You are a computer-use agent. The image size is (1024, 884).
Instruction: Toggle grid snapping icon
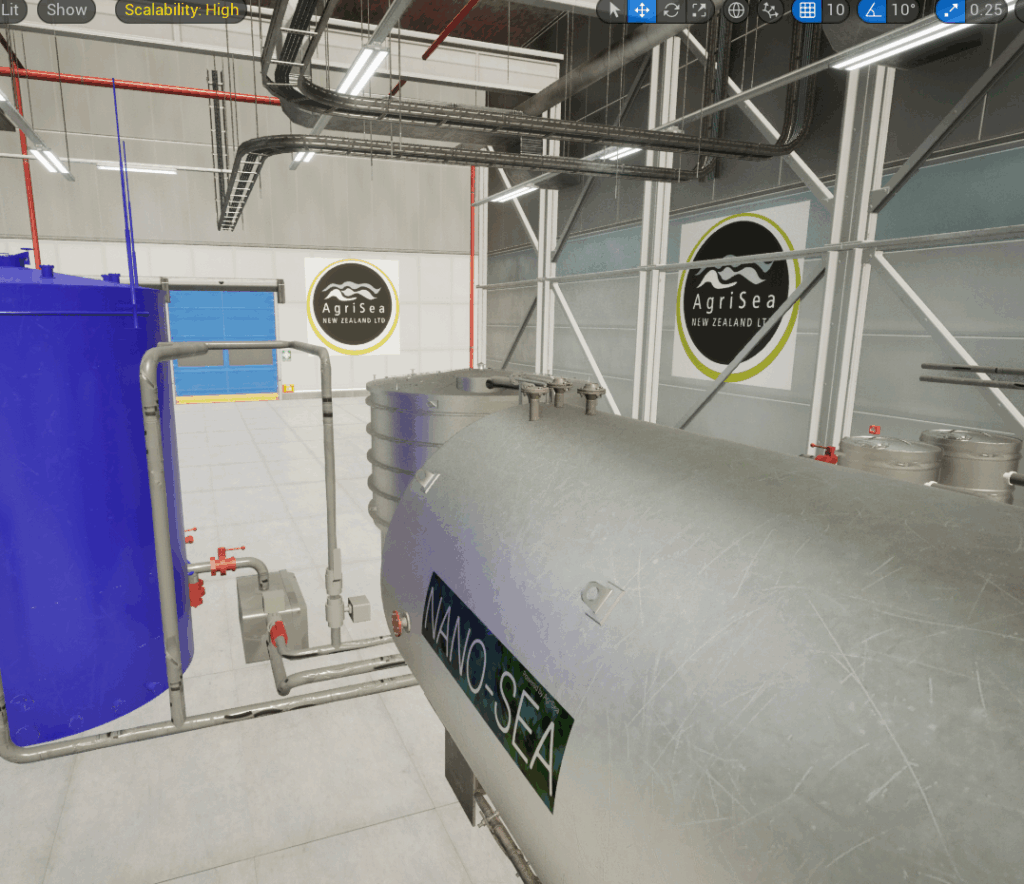click(807, 10)
